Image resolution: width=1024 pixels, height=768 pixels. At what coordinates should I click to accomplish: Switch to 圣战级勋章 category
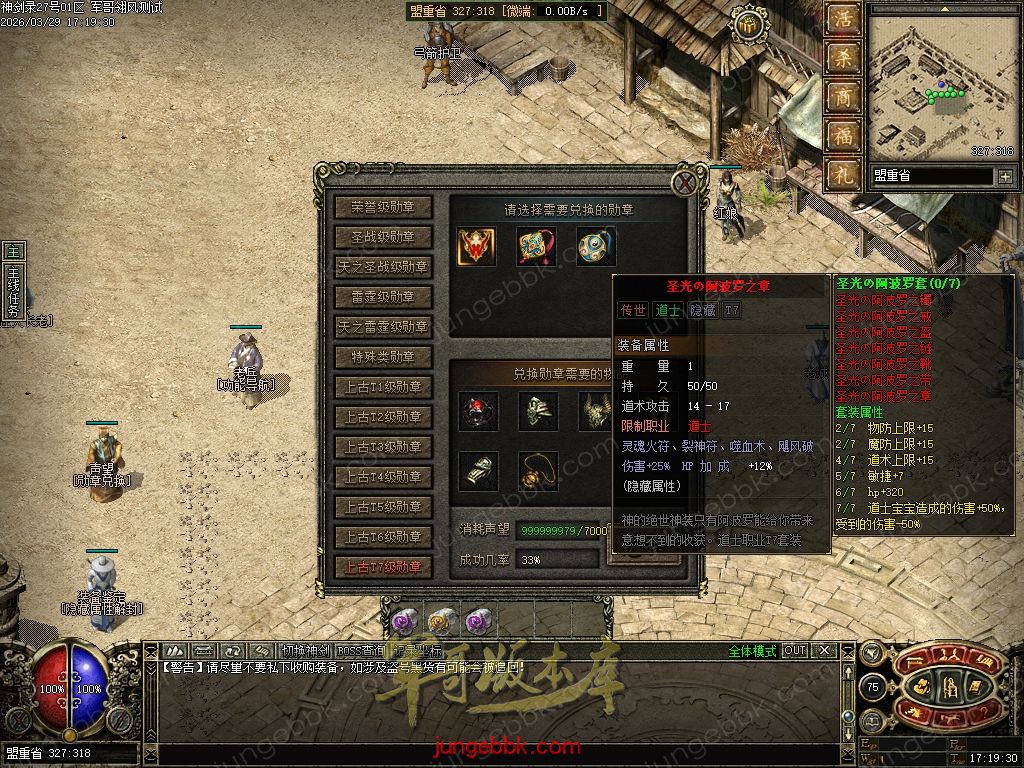pyautogui.click(x=383, y=237)
